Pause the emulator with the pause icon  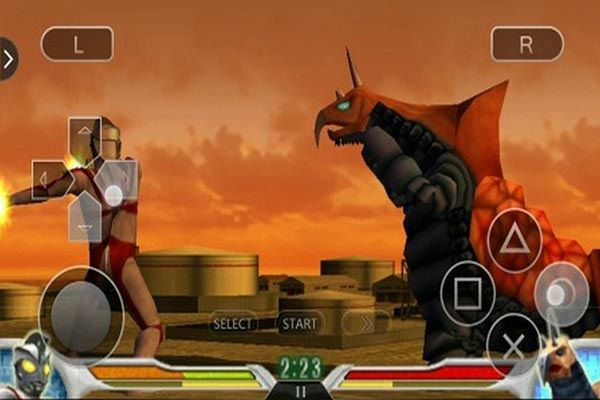point(300,391)
